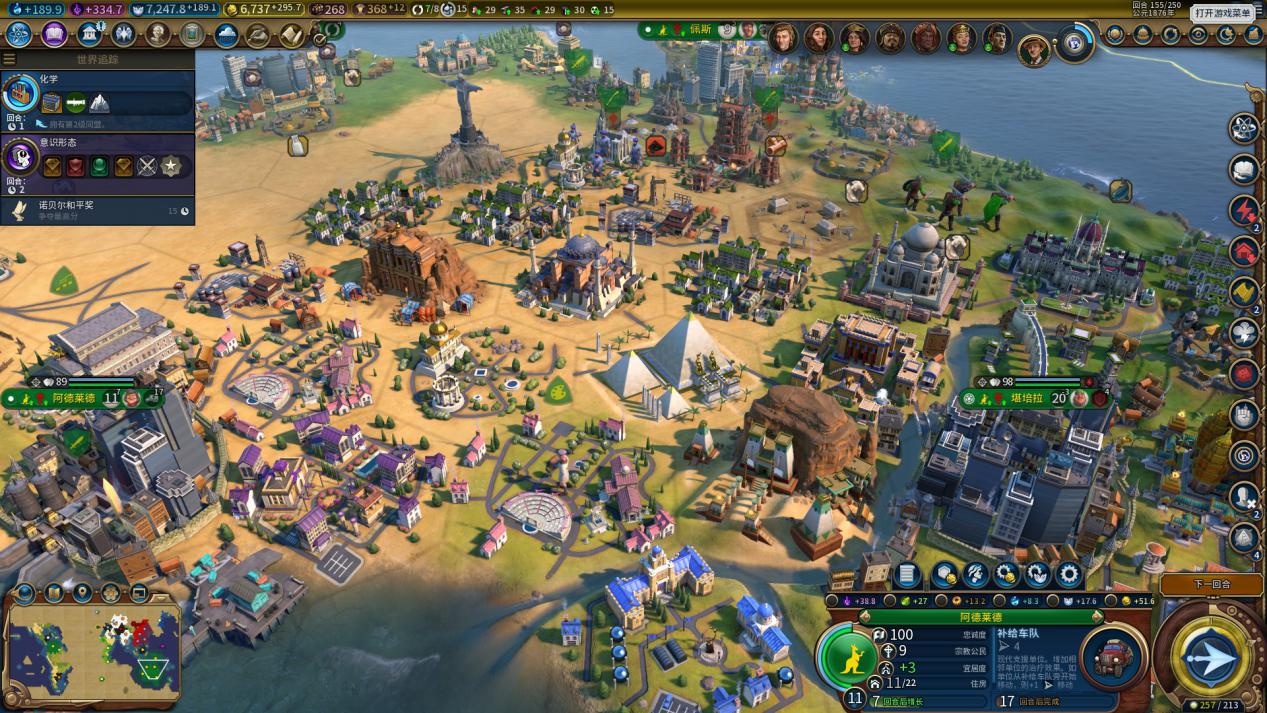This screenshot has height=713, width=1267.
Task: Open the government screen (building icon)
Action: pos(90,35)
